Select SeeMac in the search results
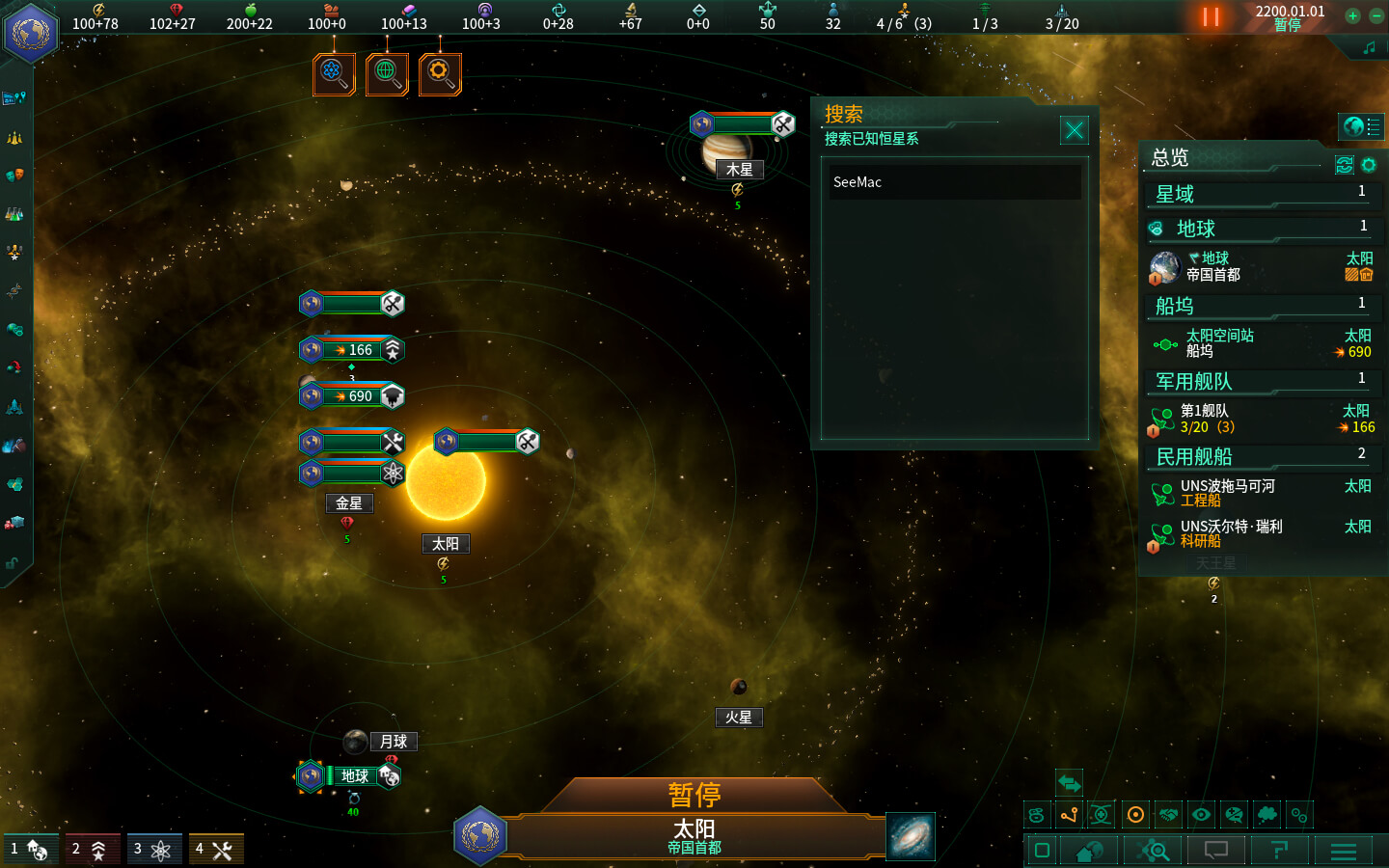 (x=955, y=182)
